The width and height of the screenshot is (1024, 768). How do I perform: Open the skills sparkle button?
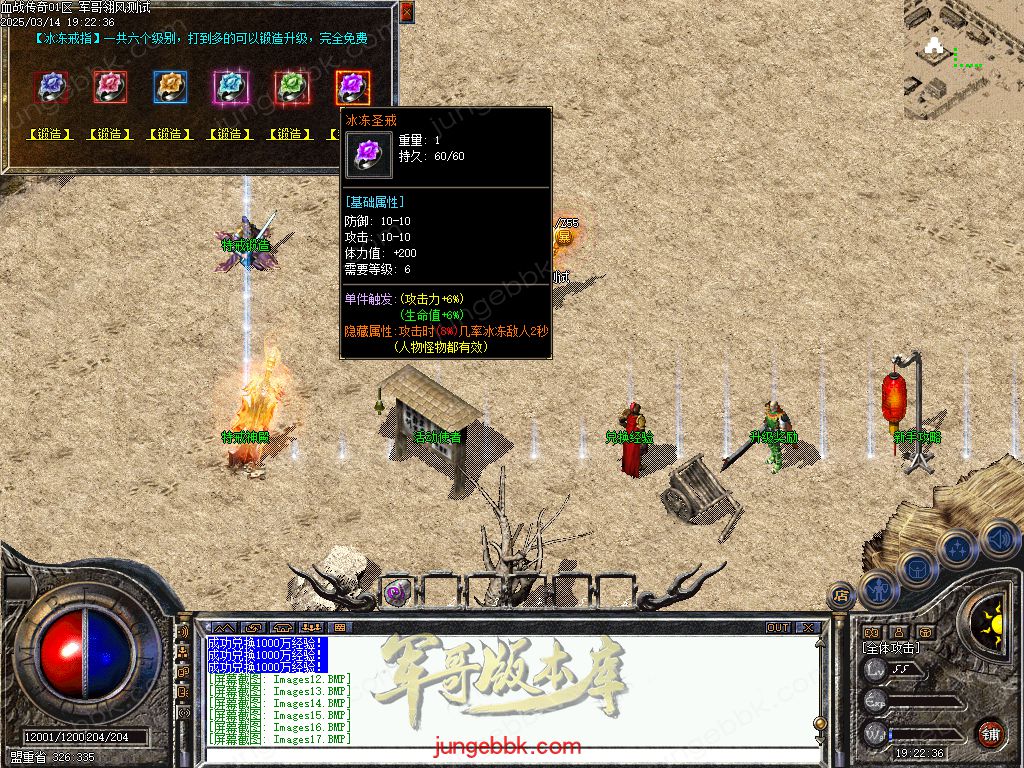point(957,548)
